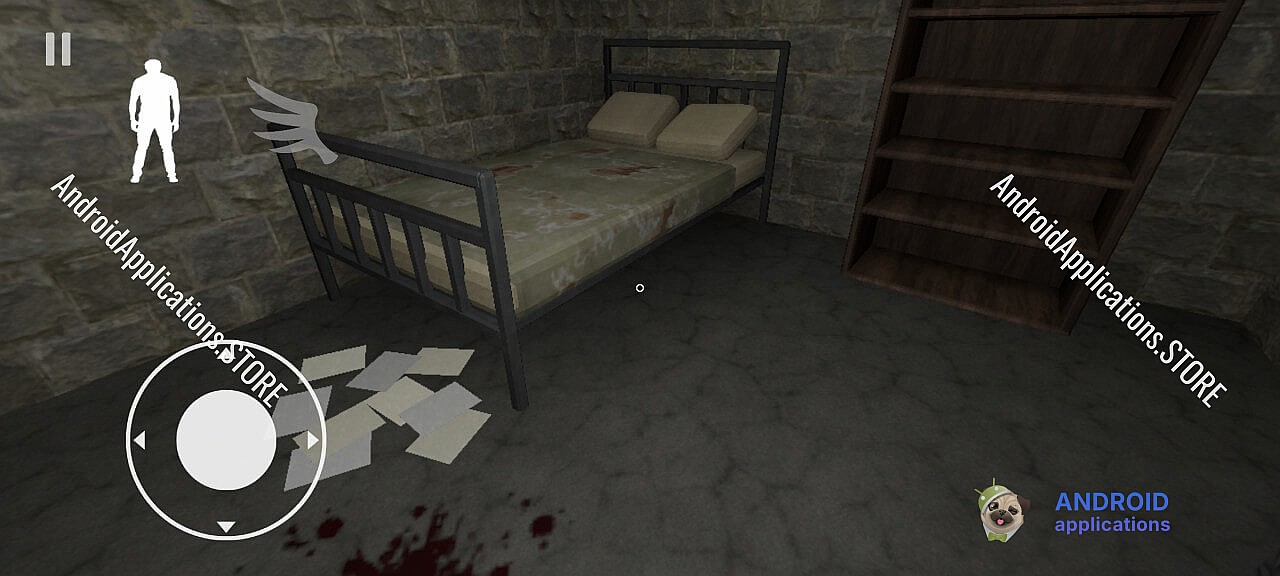Click the virtual joystick center knob
1280x576 pixels.
[226, 440]
